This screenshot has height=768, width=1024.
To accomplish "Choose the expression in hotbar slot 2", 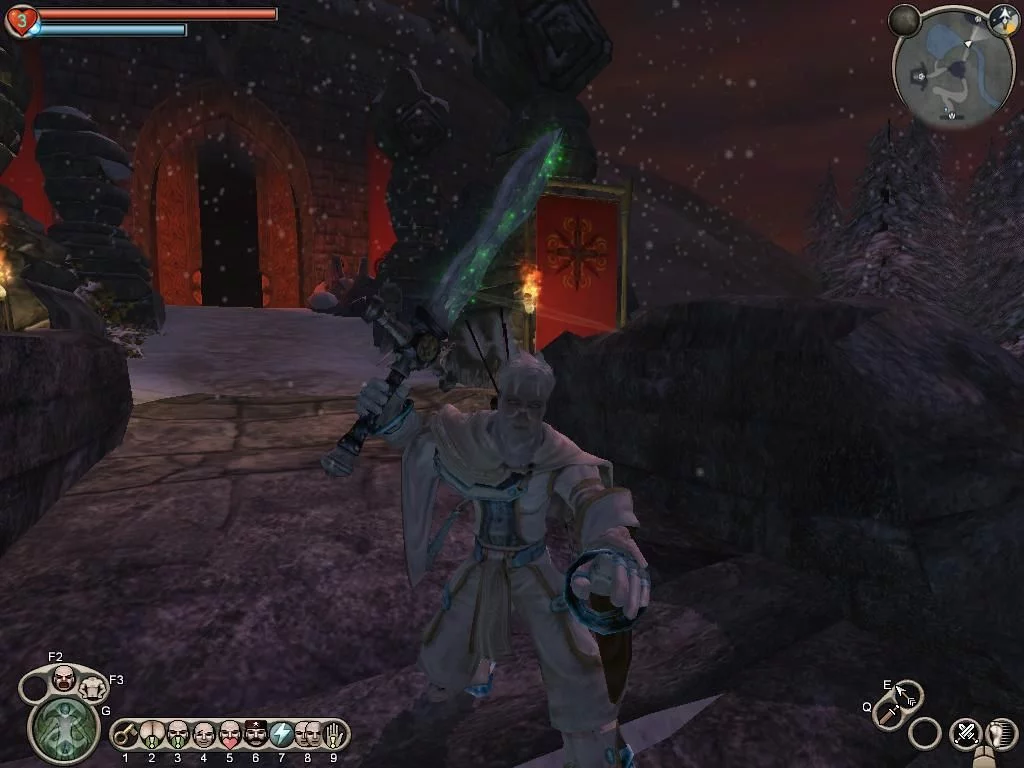I will [151, 735].
